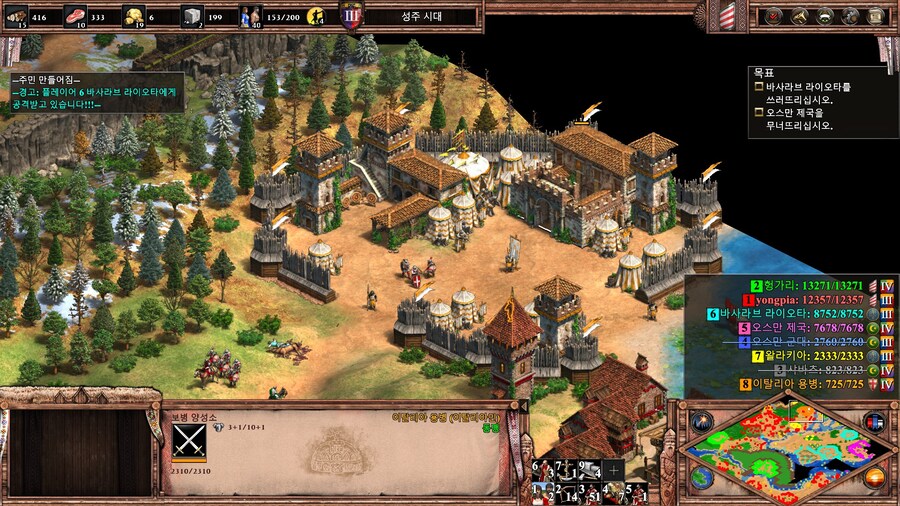Open the tech tree icon
900x506 pixels.
825,15
